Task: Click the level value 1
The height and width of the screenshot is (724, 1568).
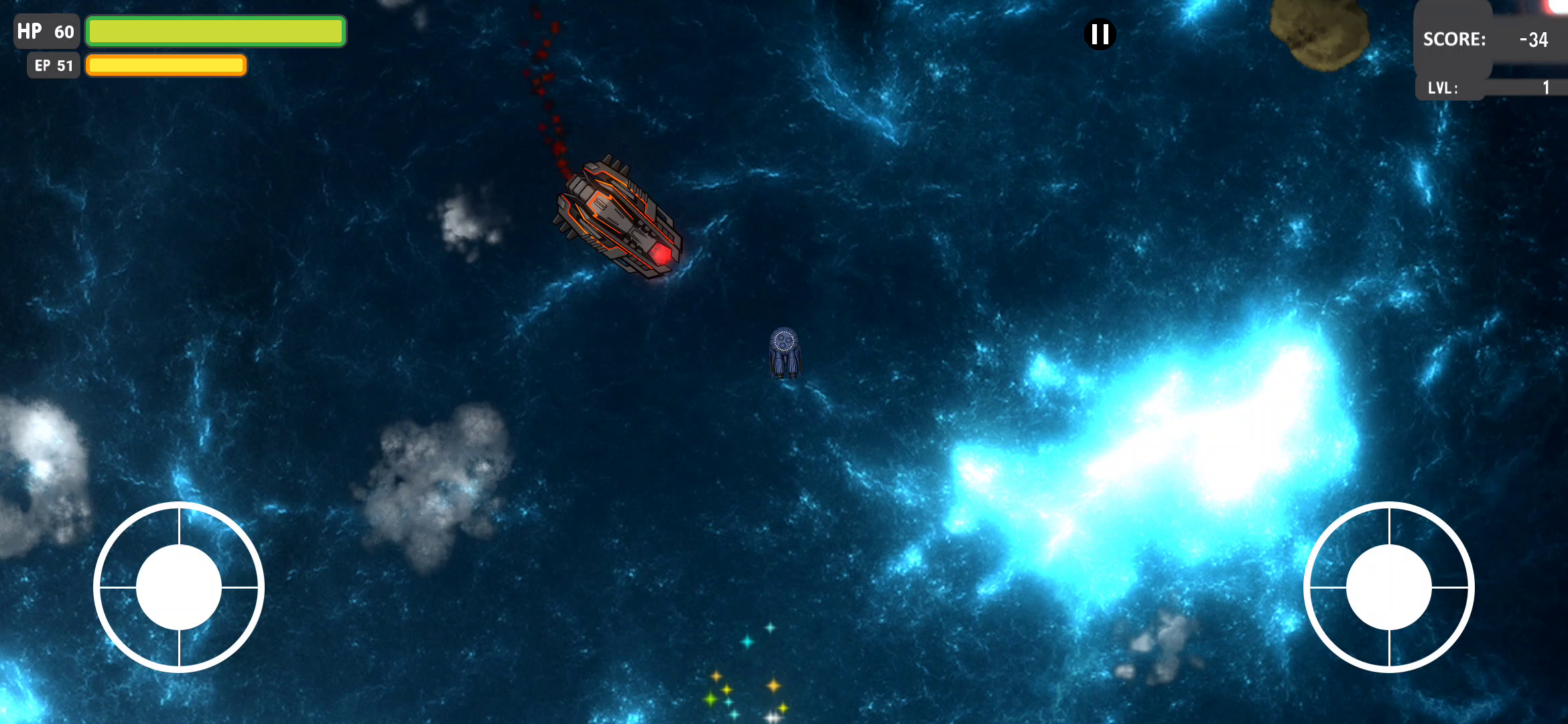Action: coord(1545,87)
